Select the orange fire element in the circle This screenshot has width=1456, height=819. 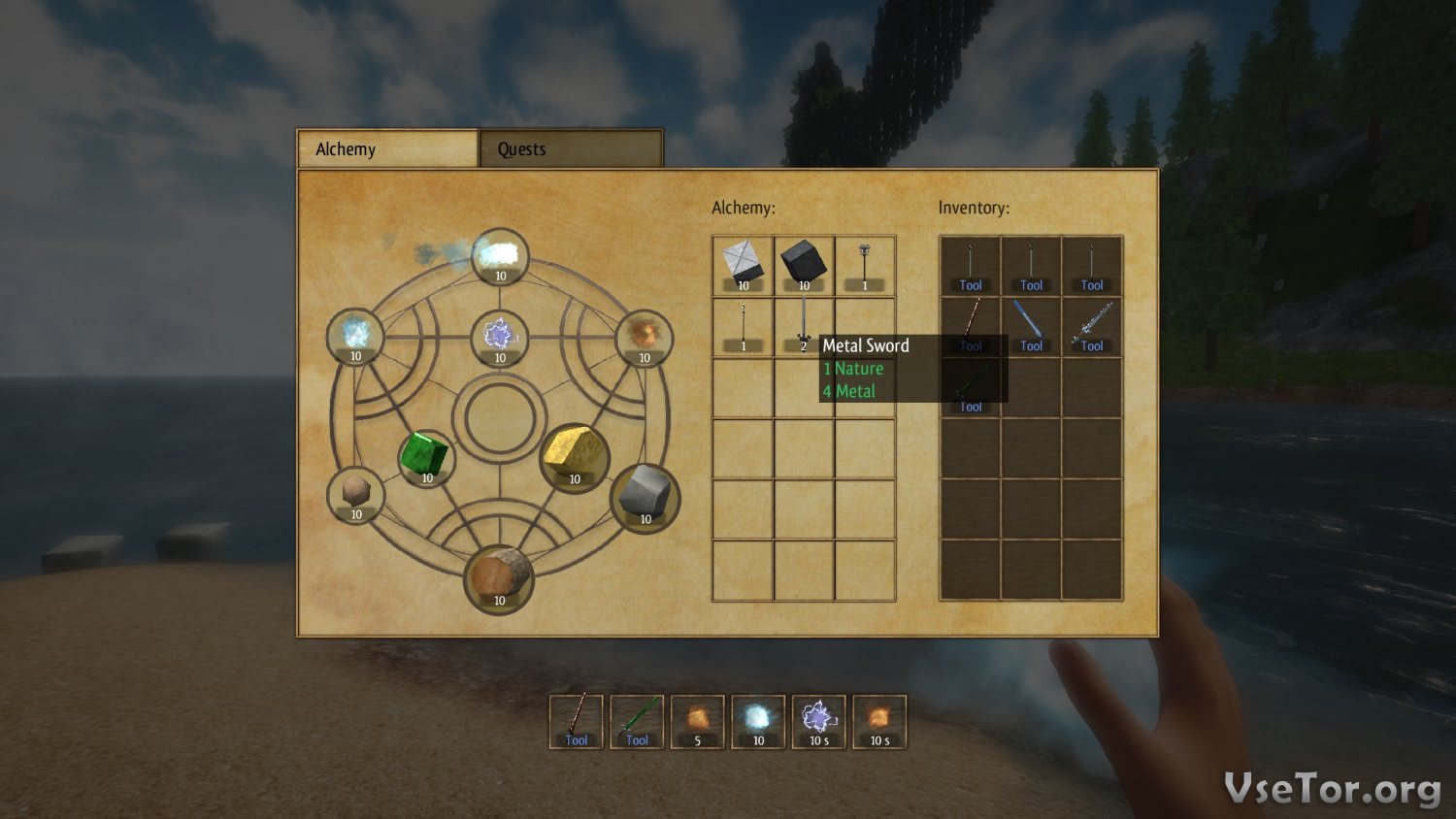coord(644,336)
